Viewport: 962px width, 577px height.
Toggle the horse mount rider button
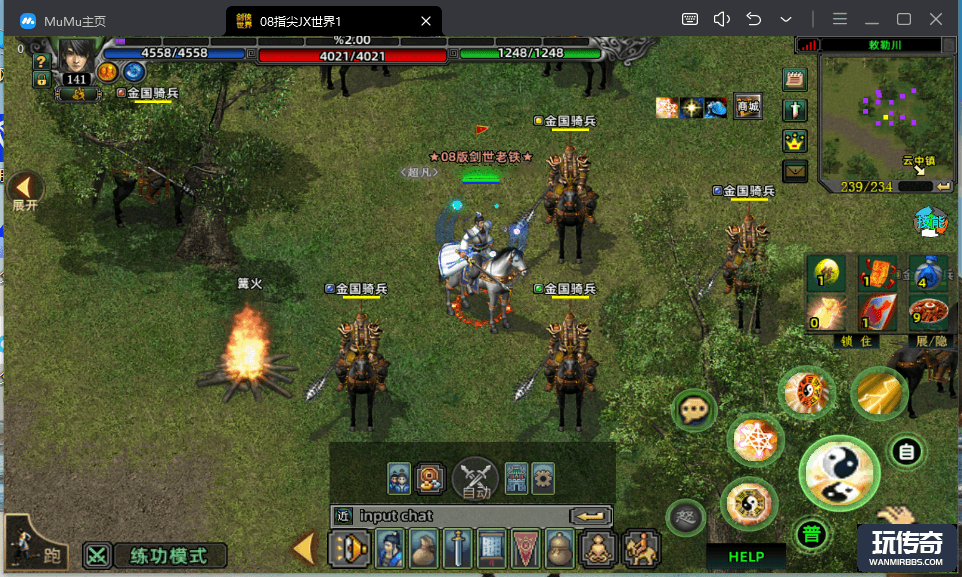(640, 549)
